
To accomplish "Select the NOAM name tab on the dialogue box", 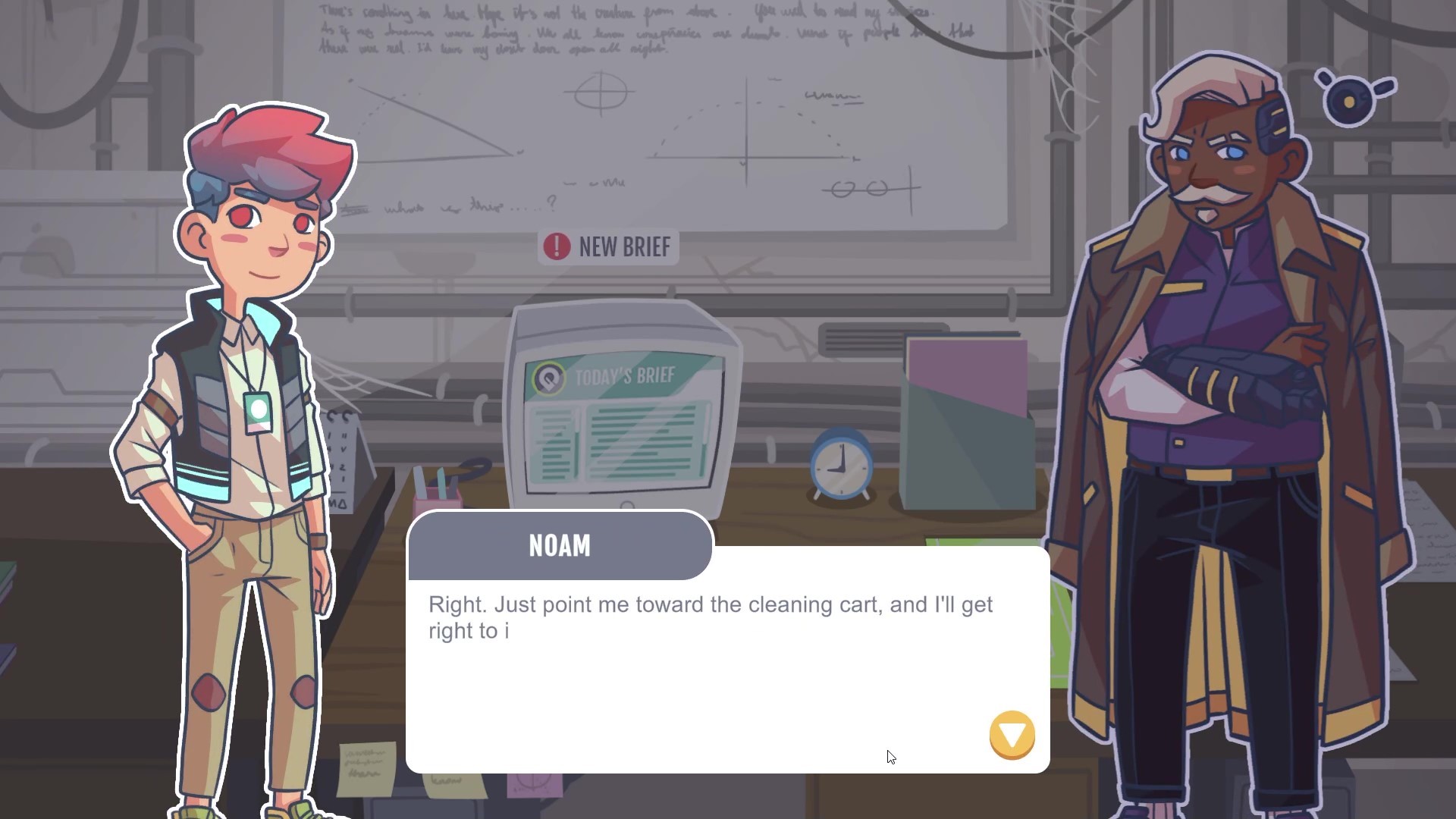I will 559,545.
